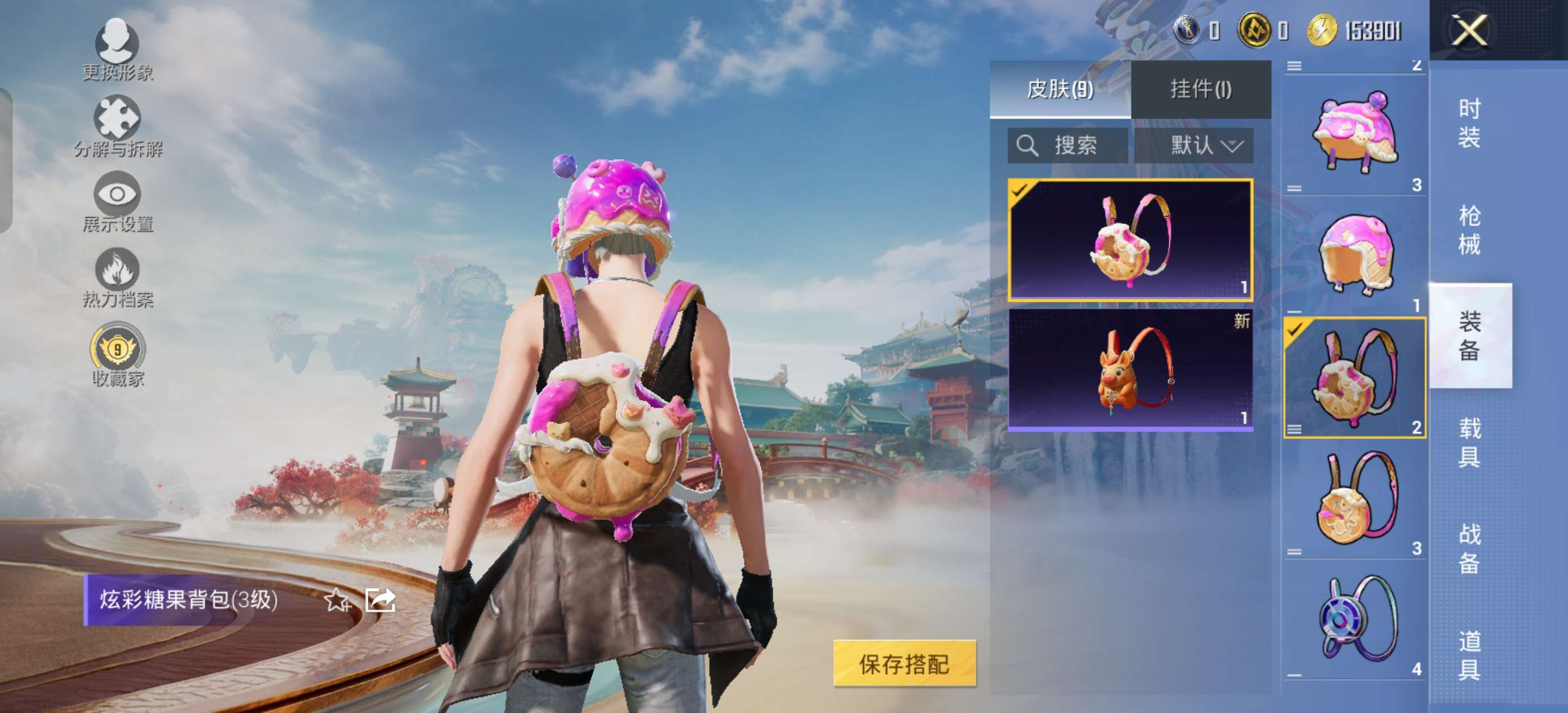Screen dimensions: 1568x713
Task: Open the 挂件 pendants tab
Action: pos(1200,90)
